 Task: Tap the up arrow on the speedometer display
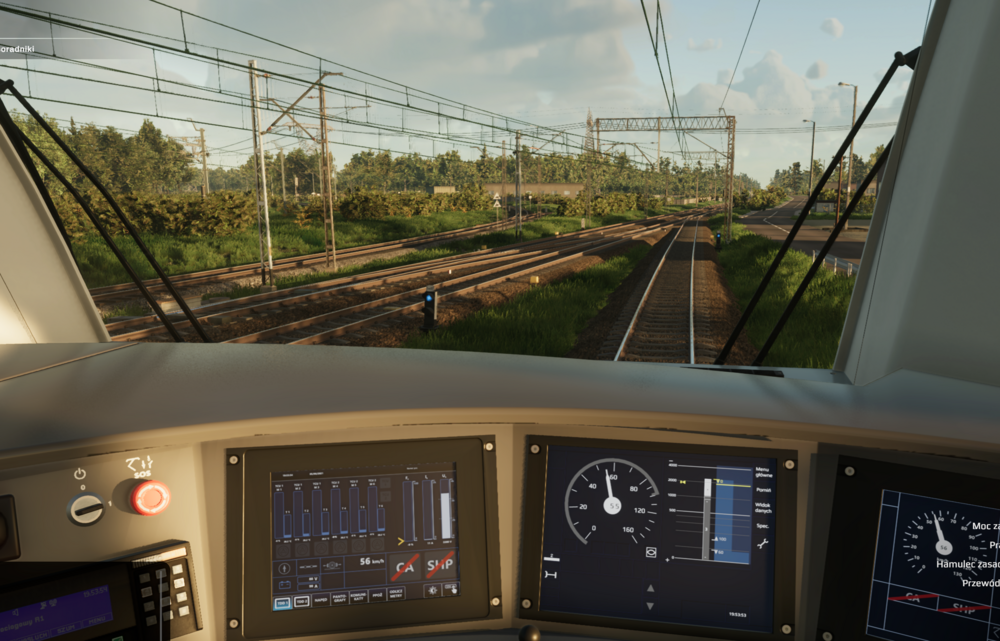[650, 588]
